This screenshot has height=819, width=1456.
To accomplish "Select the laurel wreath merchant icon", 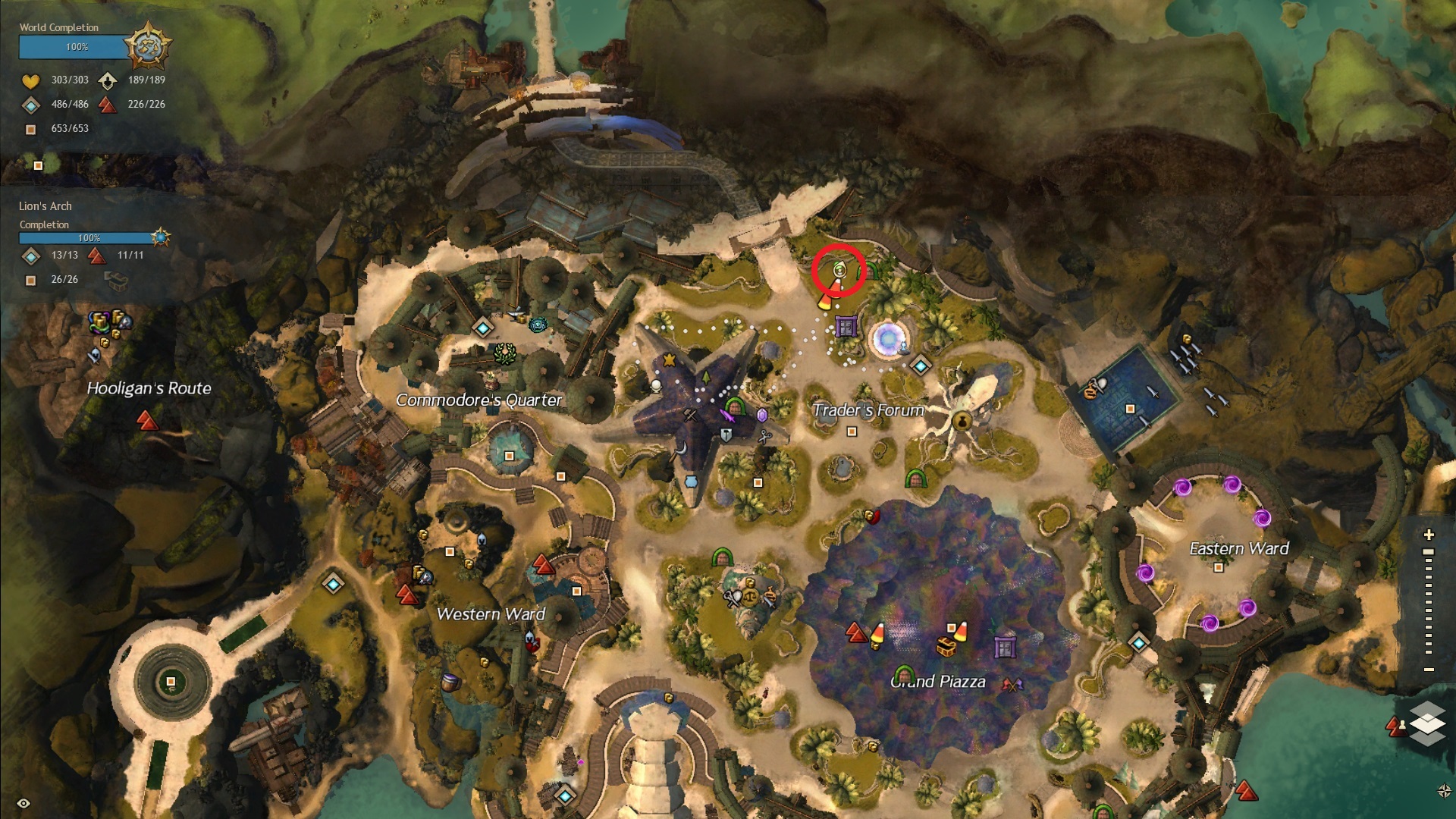I will (x=504, y=353).
